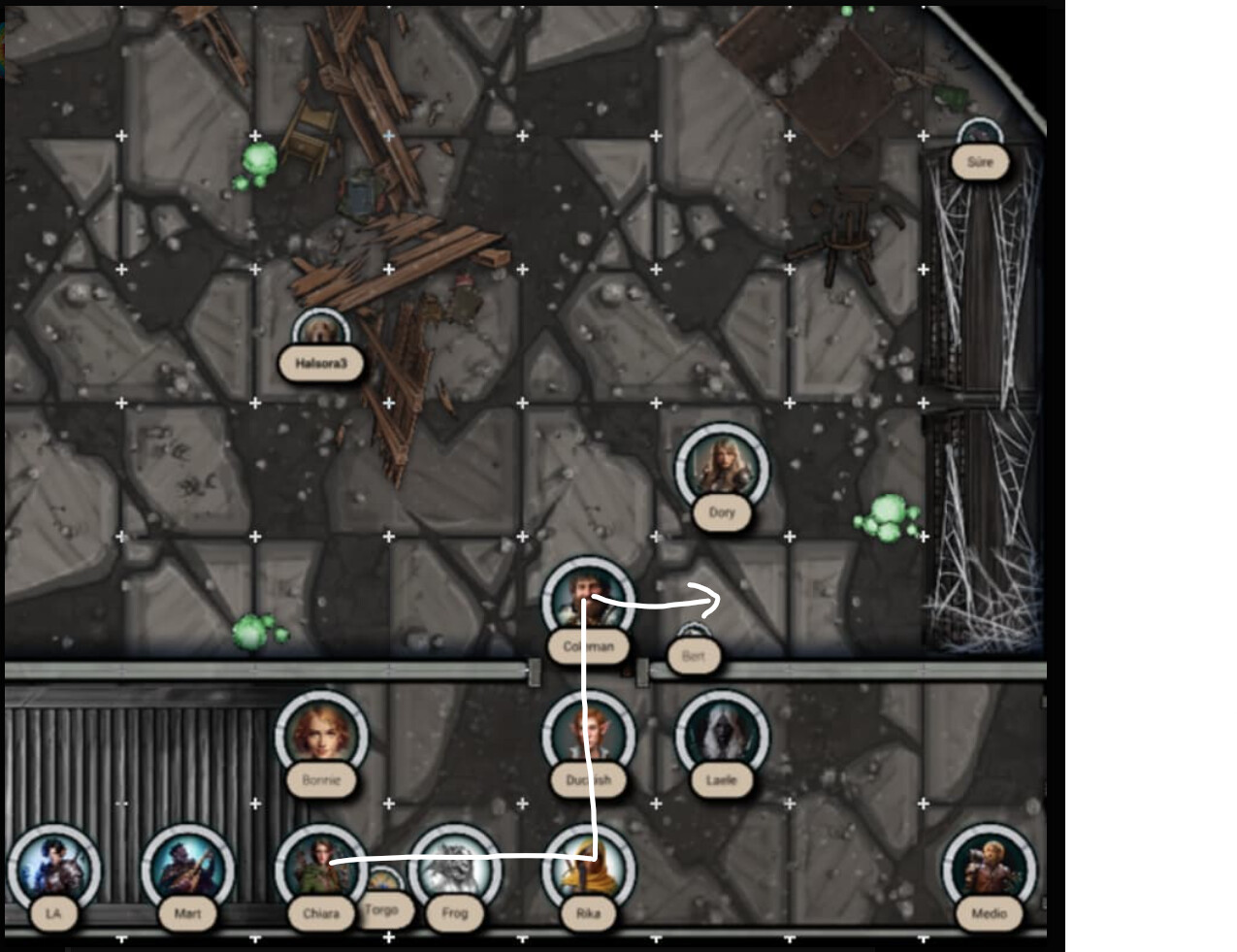The width and height of the screenshot is (1237, 952).
Task: Click the LA character token
Action: pyautogui.click(x=53, y=868)
